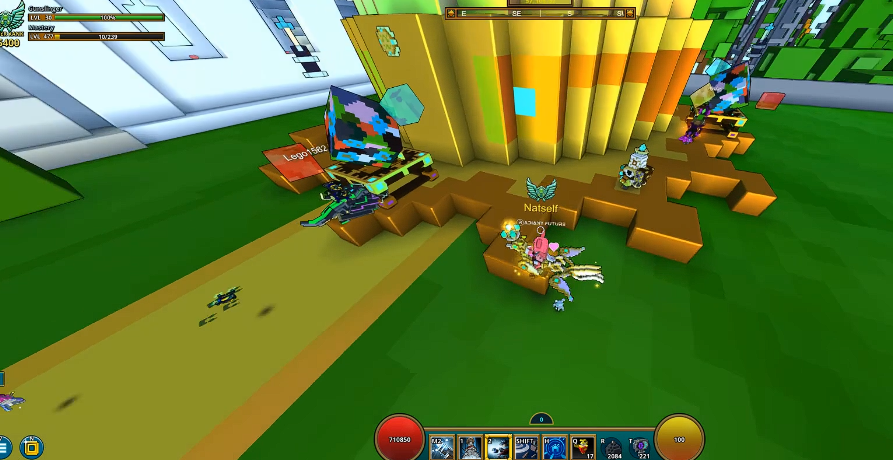Open the blue list menu button
The width and height of the screenshot is (893, 460).
(x=4, y=446)
